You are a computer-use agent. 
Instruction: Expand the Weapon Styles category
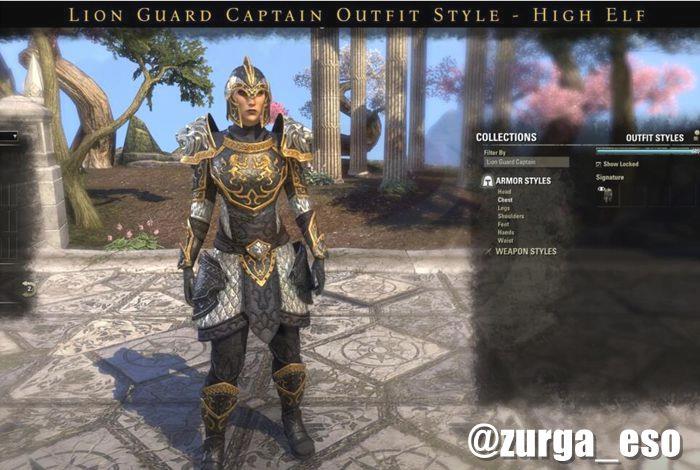click(x=525, y=252)
